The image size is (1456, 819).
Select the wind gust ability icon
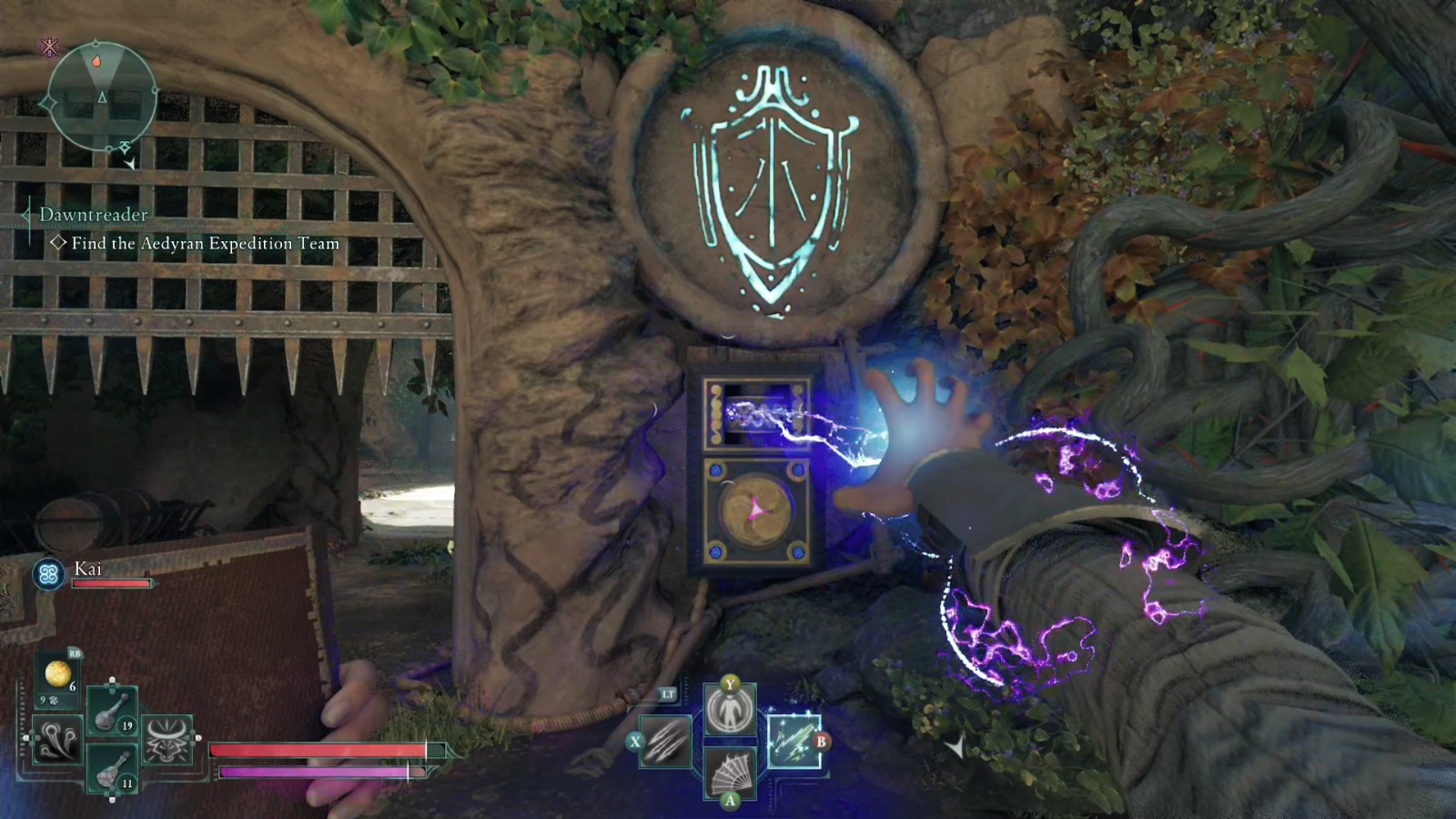tap(56, 739)
